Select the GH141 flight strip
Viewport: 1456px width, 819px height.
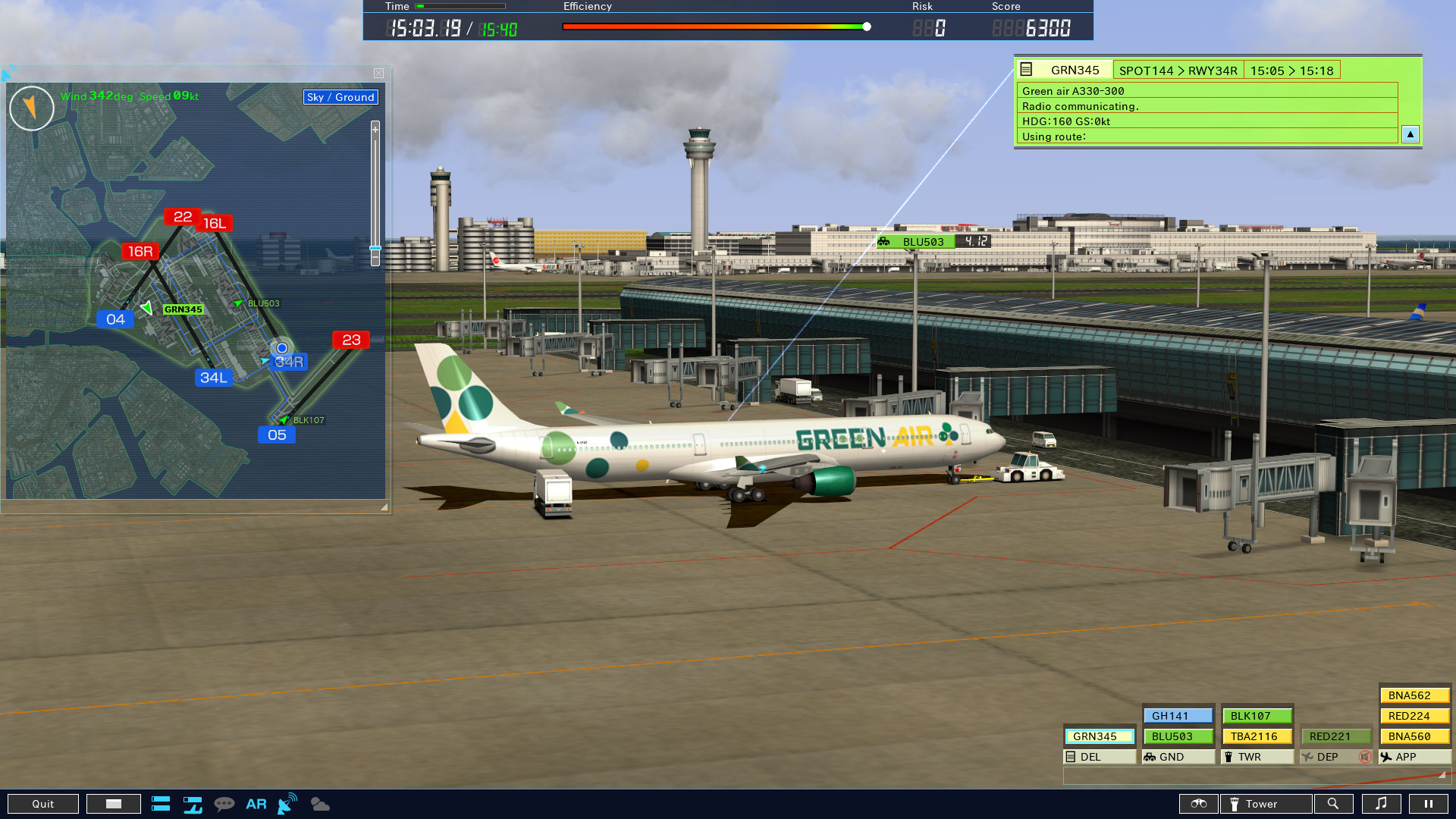[1178, 715]
